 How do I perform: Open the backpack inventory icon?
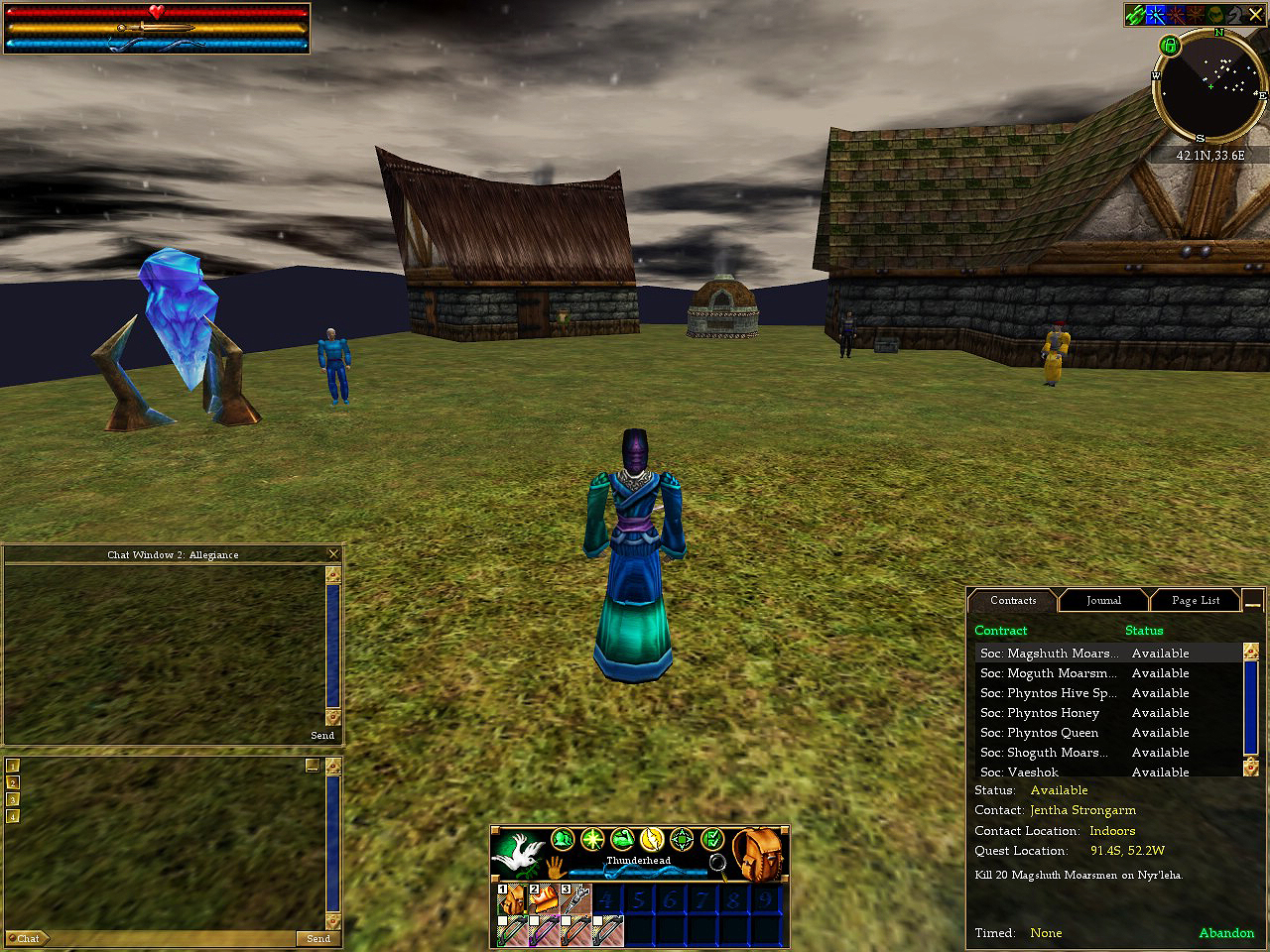[757, 854]
